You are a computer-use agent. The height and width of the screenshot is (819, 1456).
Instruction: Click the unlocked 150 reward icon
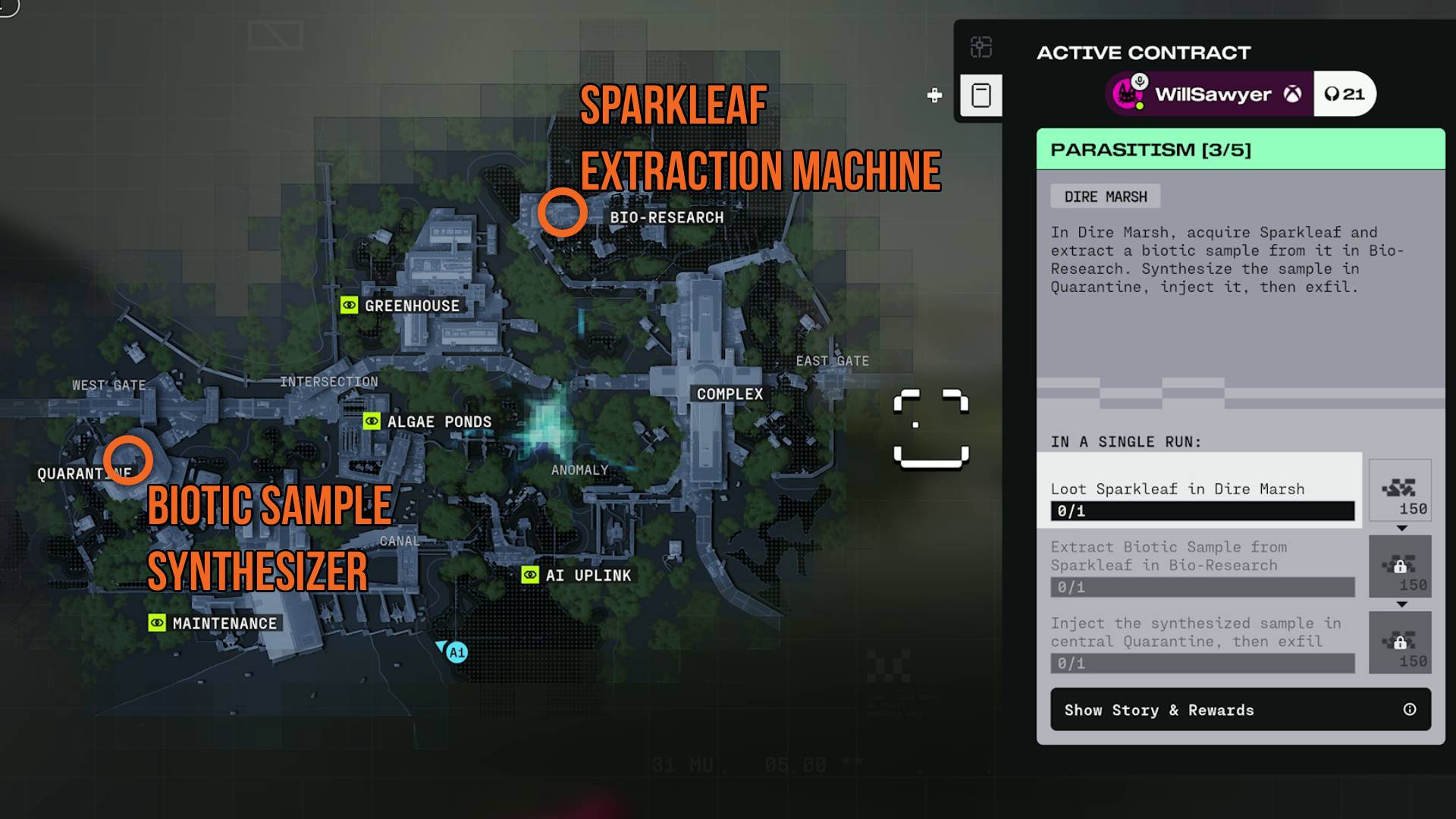1400,491
